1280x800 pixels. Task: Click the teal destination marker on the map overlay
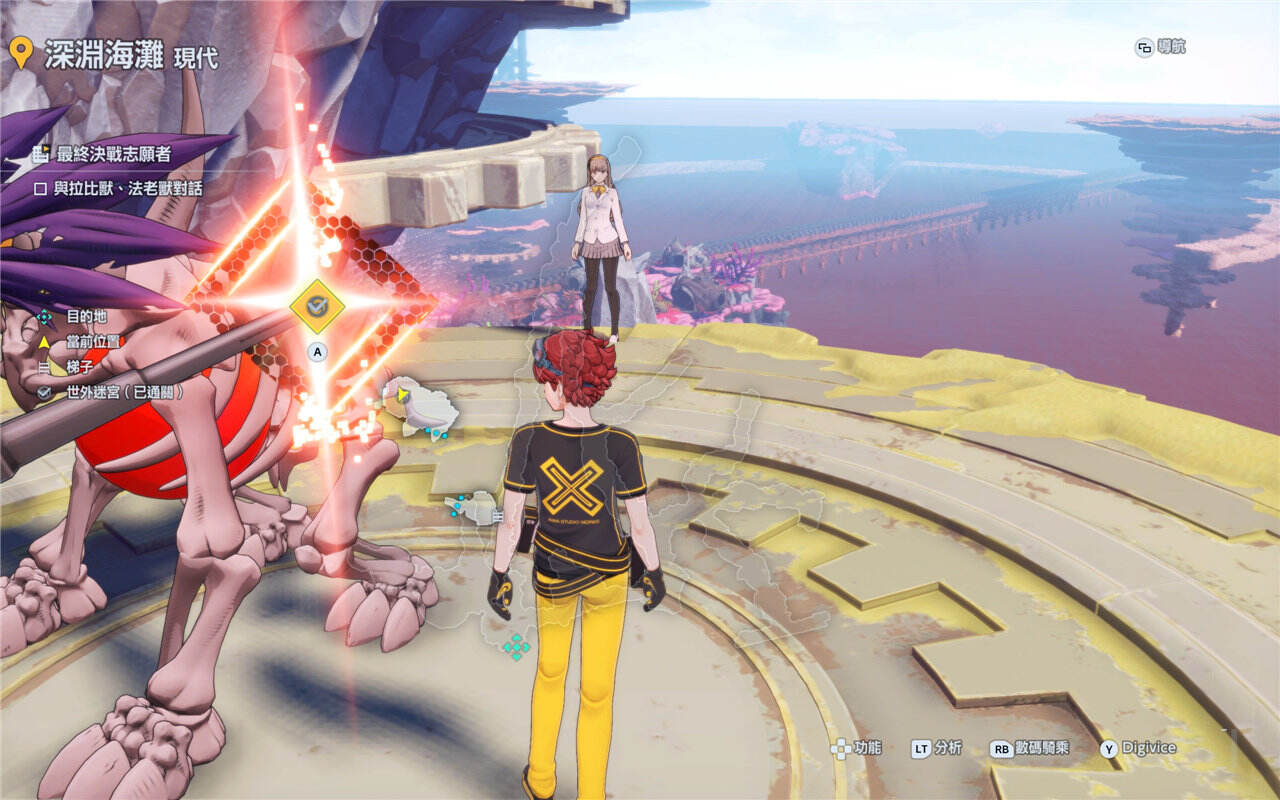pyautogui.click(x=516, y=646)
